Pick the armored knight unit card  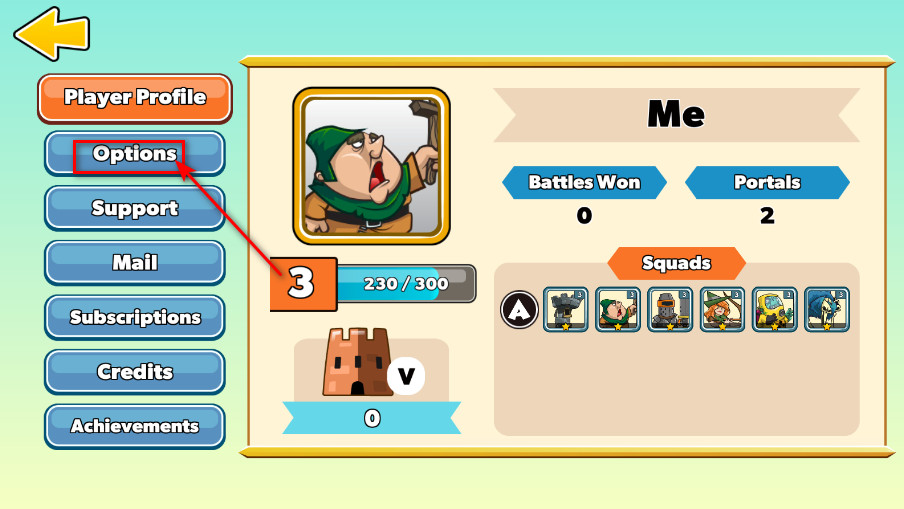pos(670,310)
